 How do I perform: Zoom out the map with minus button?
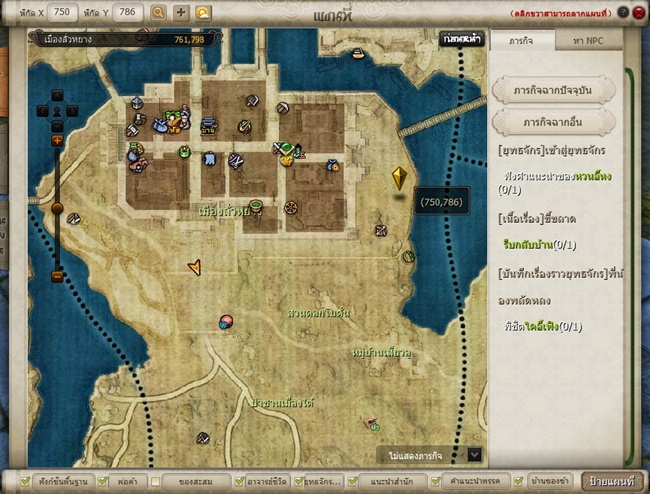coord(57,276)
